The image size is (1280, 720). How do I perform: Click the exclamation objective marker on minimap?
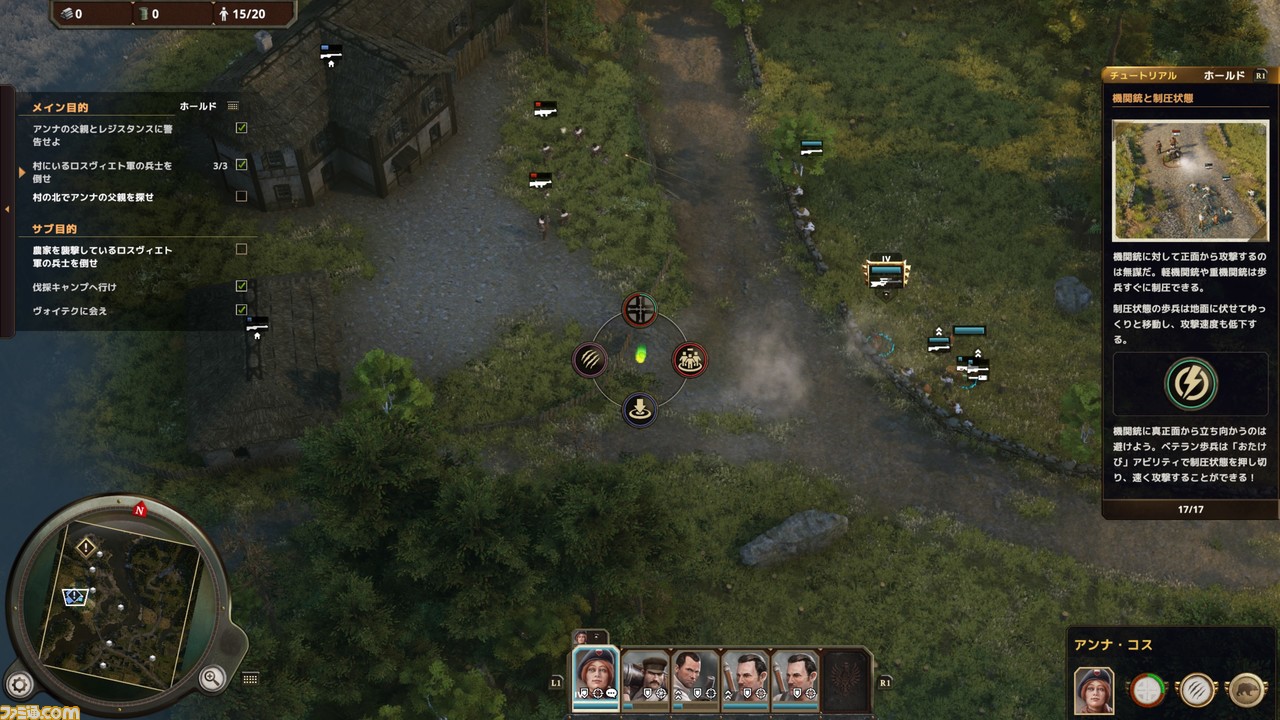[x=87, y=547]
